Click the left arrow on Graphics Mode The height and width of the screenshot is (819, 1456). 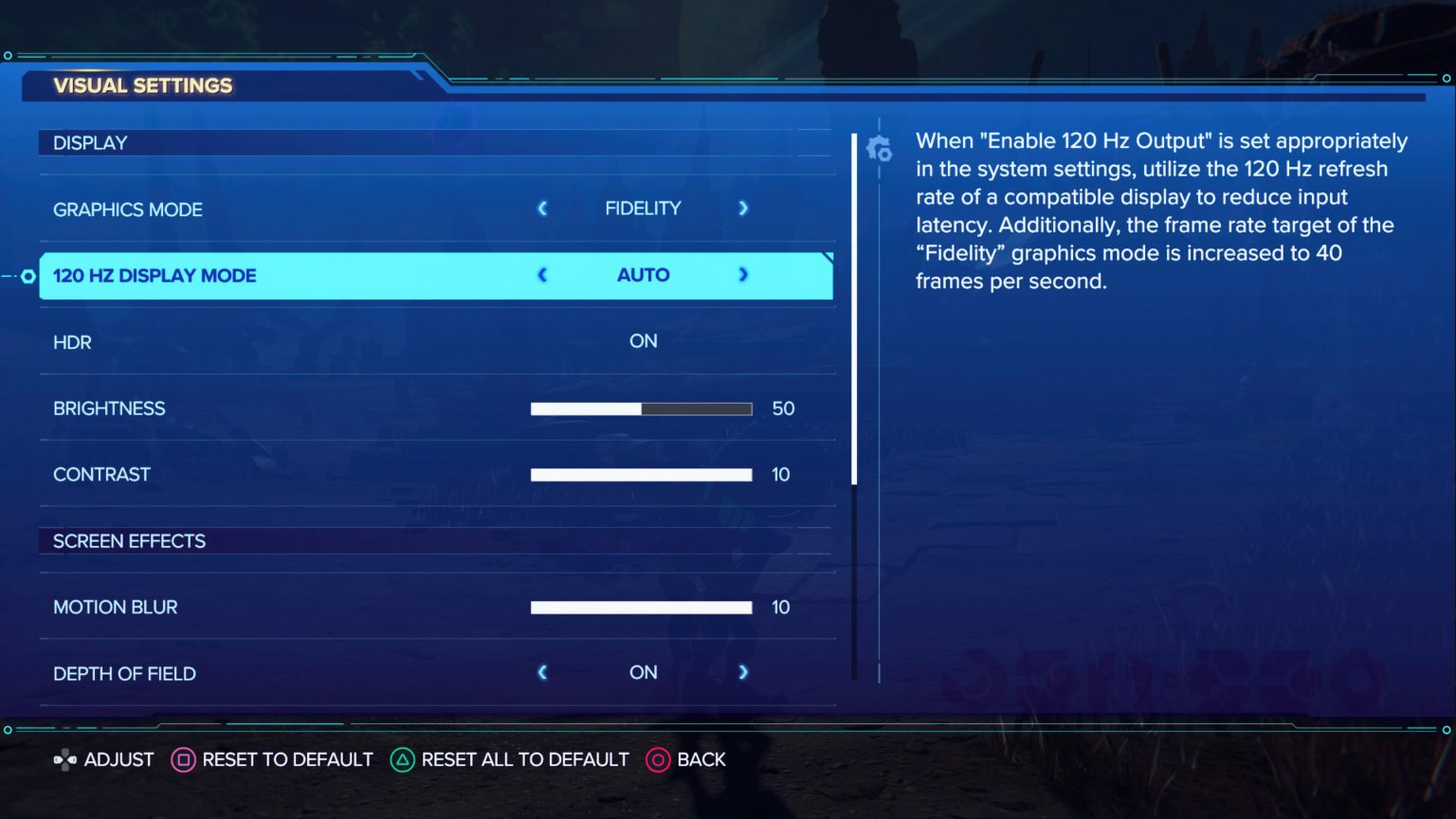click(x=542, y=209)
